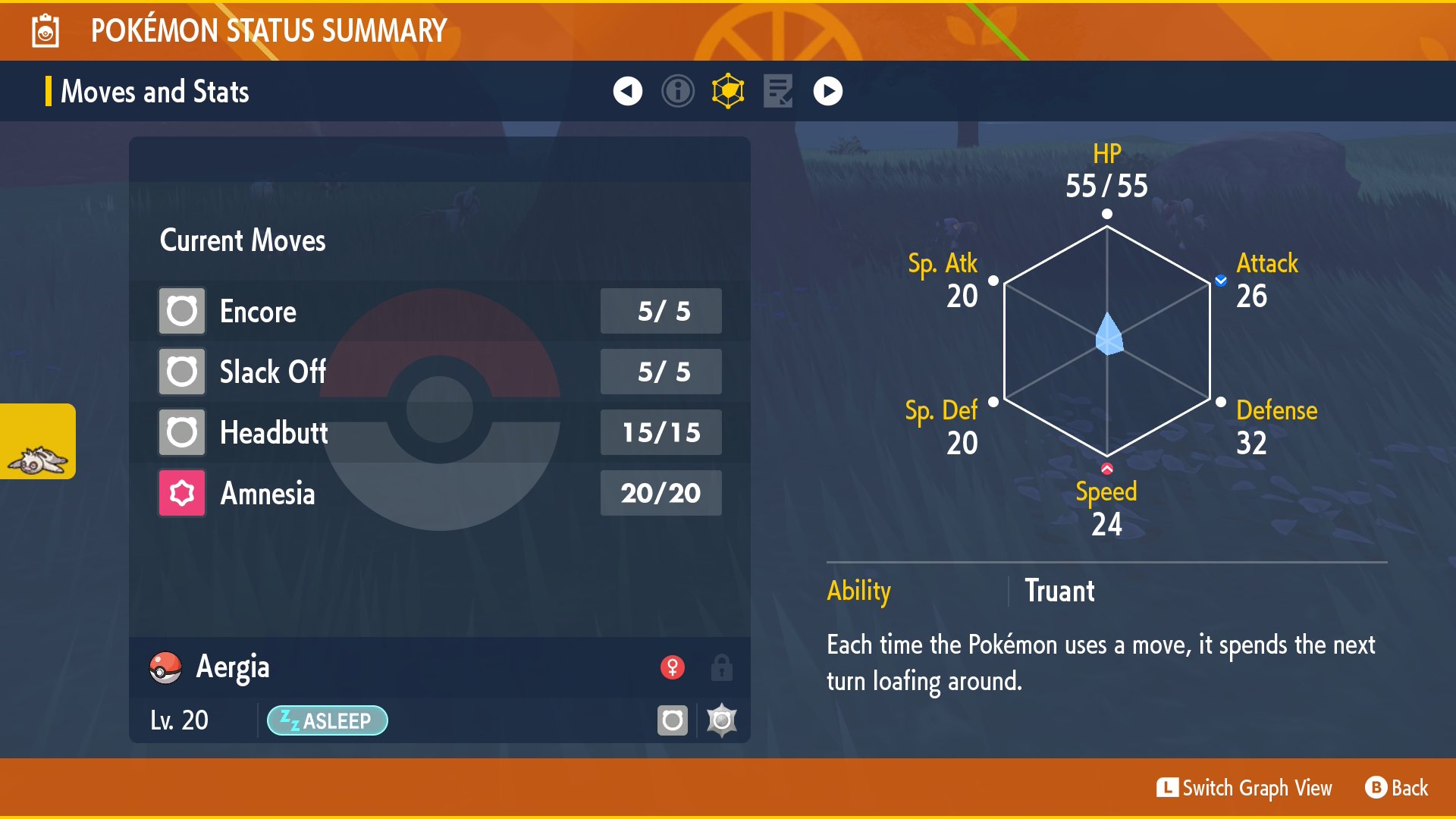Screen dimensions: 1456x819
Task: Open the Moves and Stats hexagon tab
Action: 728,92
